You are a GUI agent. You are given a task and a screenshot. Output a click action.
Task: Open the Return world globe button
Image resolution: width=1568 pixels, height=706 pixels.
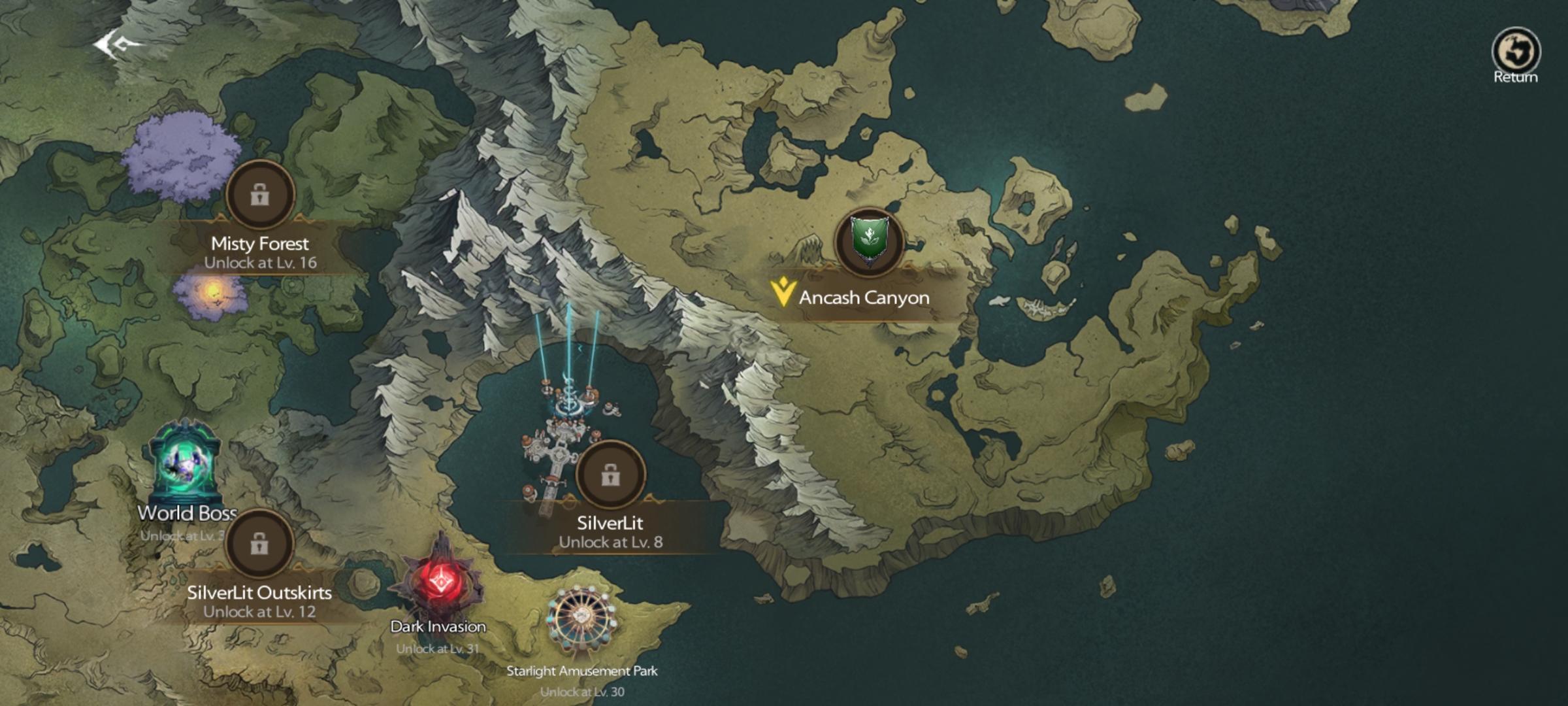[1515, 52]
